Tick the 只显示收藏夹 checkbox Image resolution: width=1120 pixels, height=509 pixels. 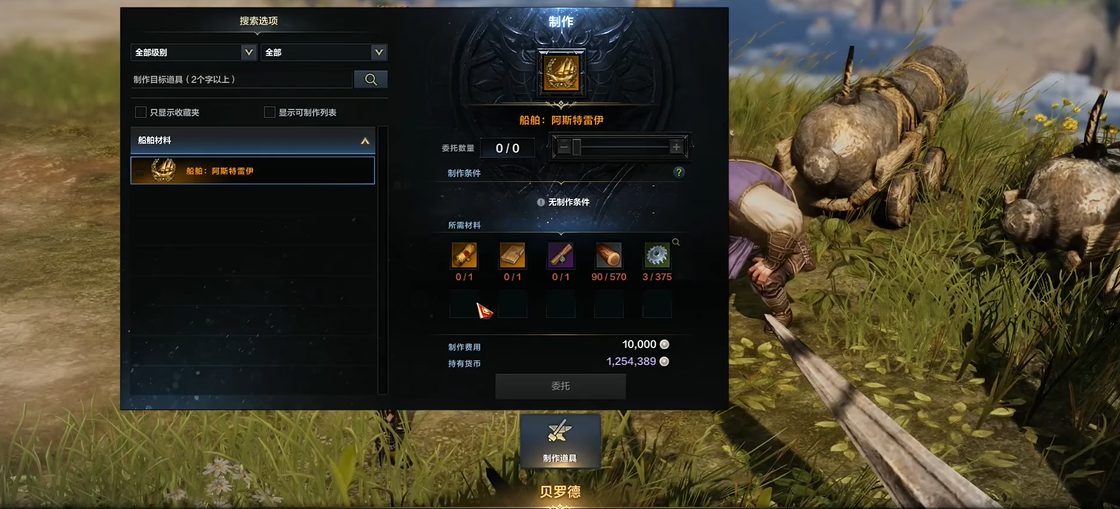(141, 112)
